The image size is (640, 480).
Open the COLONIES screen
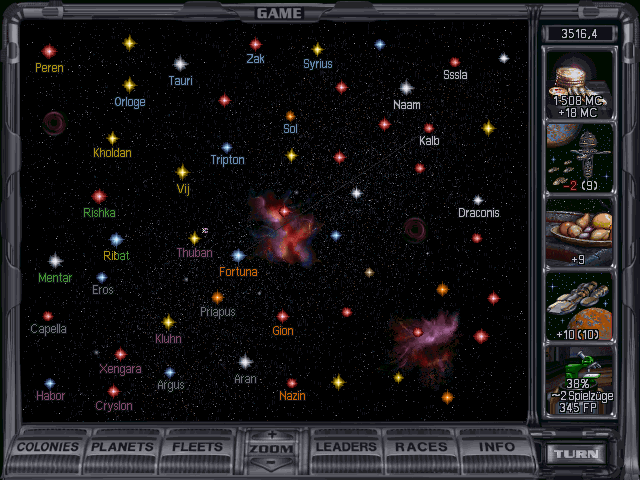click(48, 447)
